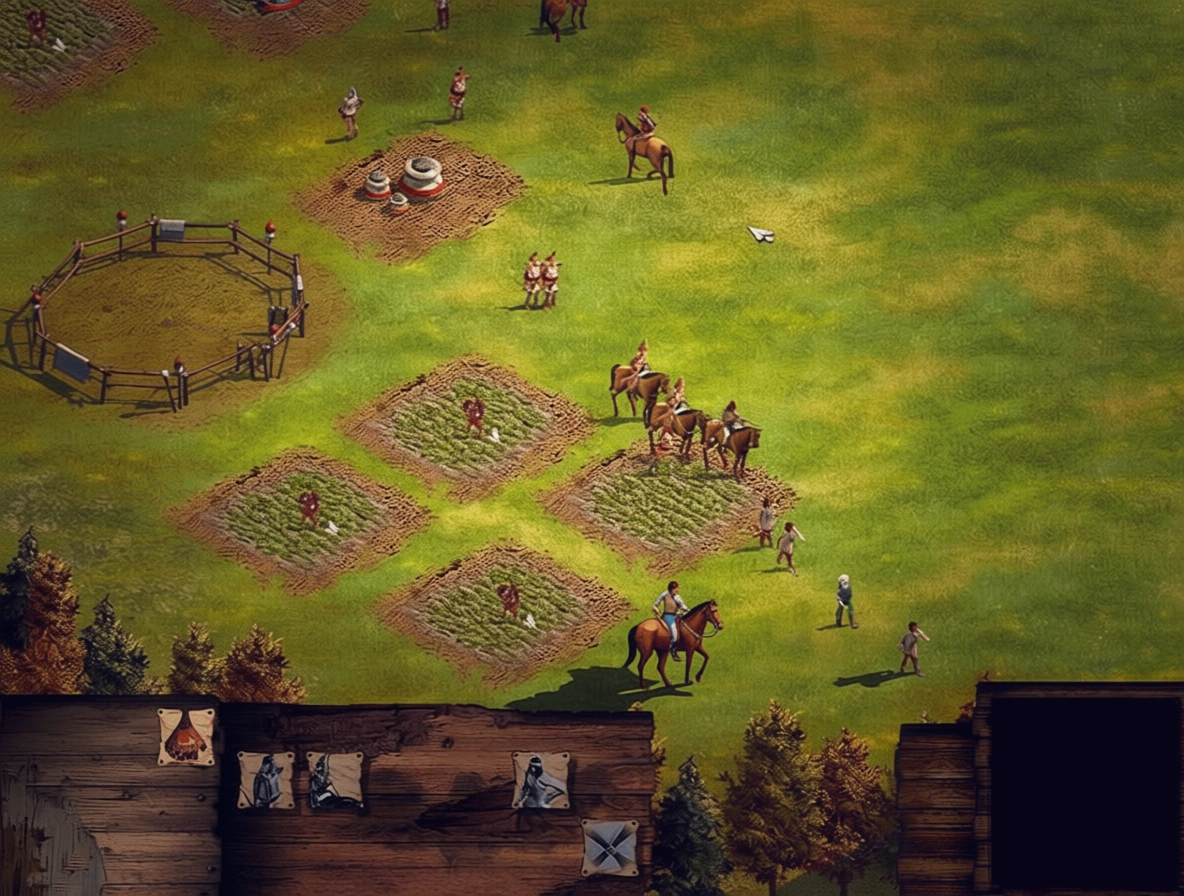Select the kneeling figure command icon
The width and height of the screenshot is (1184, 896).
334,780
